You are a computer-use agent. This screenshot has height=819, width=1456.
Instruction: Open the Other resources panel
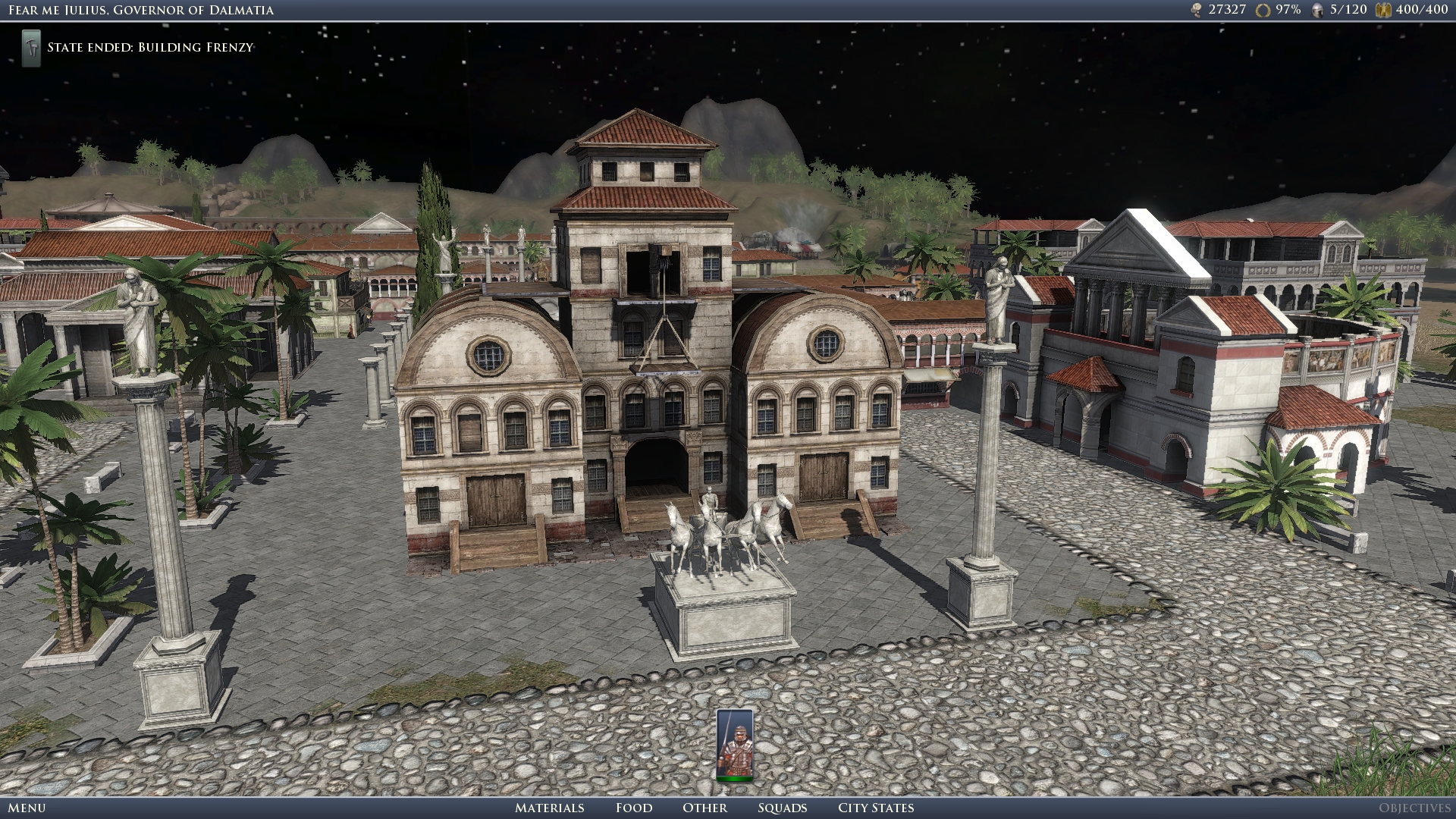[x=704, y=808]
